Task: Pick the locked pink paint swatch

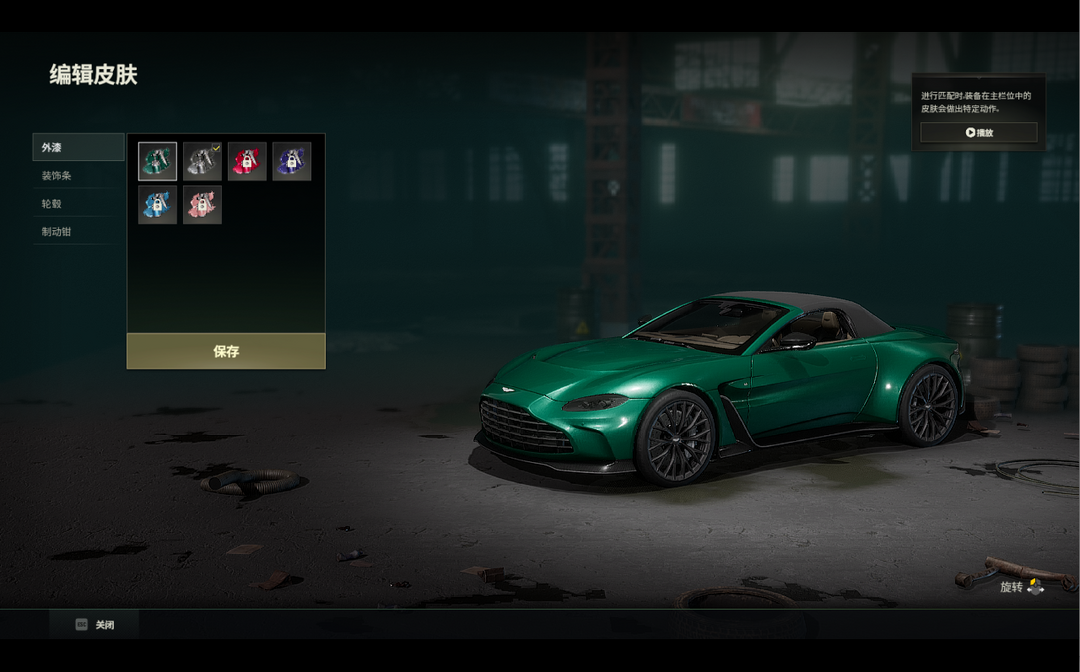Action: tap(202, 205)
